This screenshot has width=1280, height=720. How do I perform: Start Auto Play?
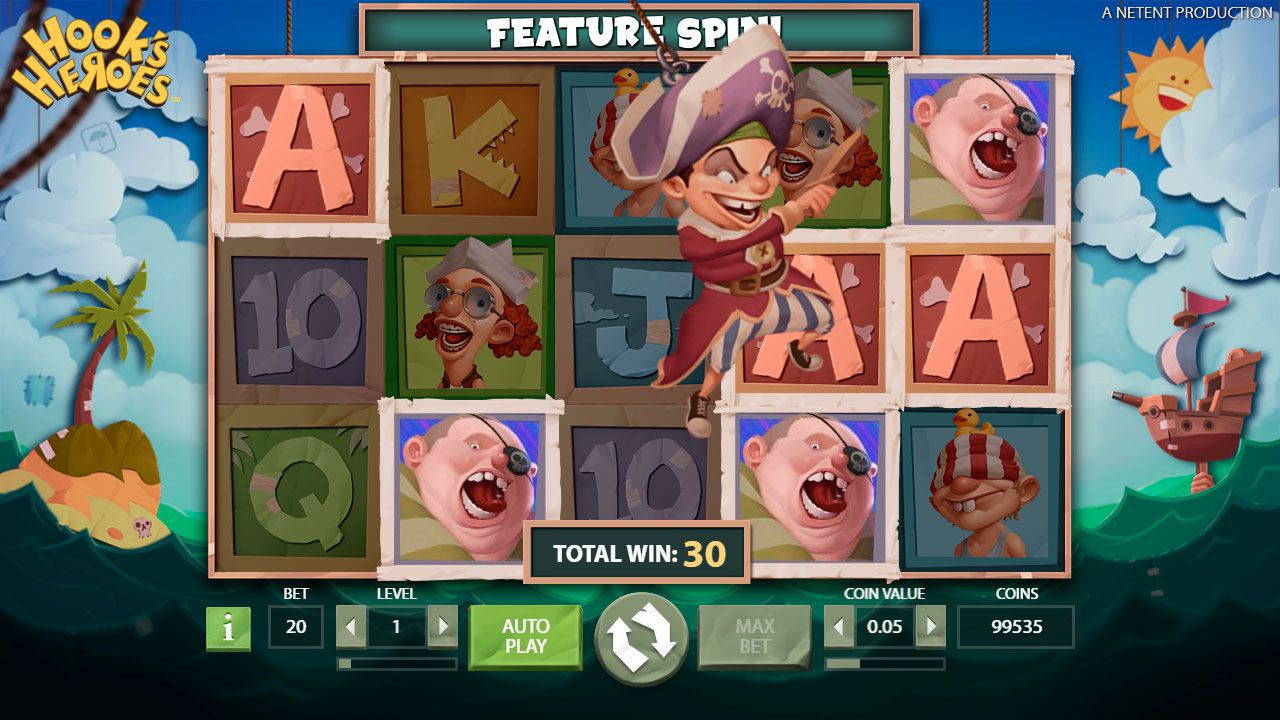pos(525,636)
